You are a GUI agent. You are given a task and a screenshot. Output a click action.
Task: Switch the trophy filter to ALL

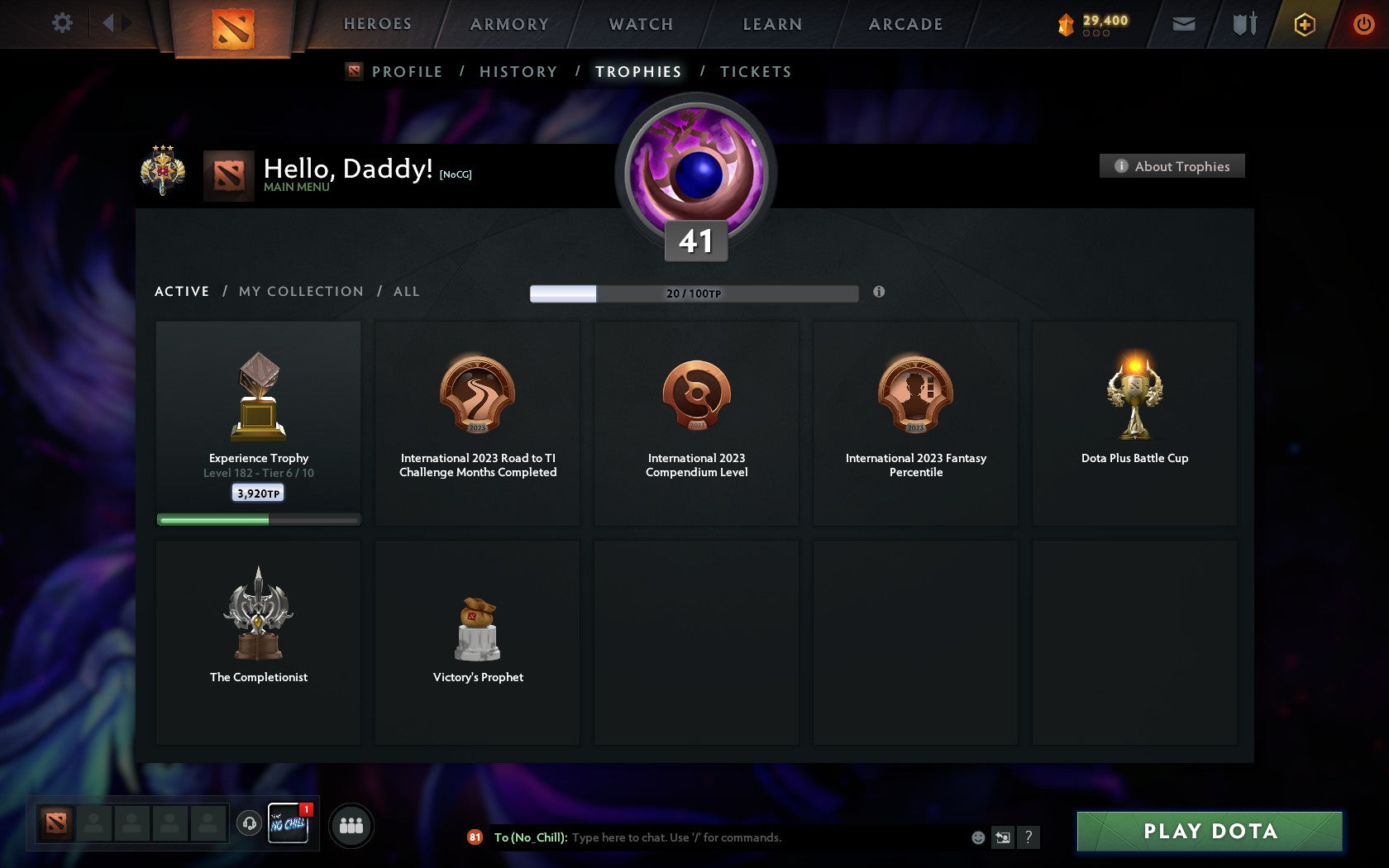click(x=406, y=291)
